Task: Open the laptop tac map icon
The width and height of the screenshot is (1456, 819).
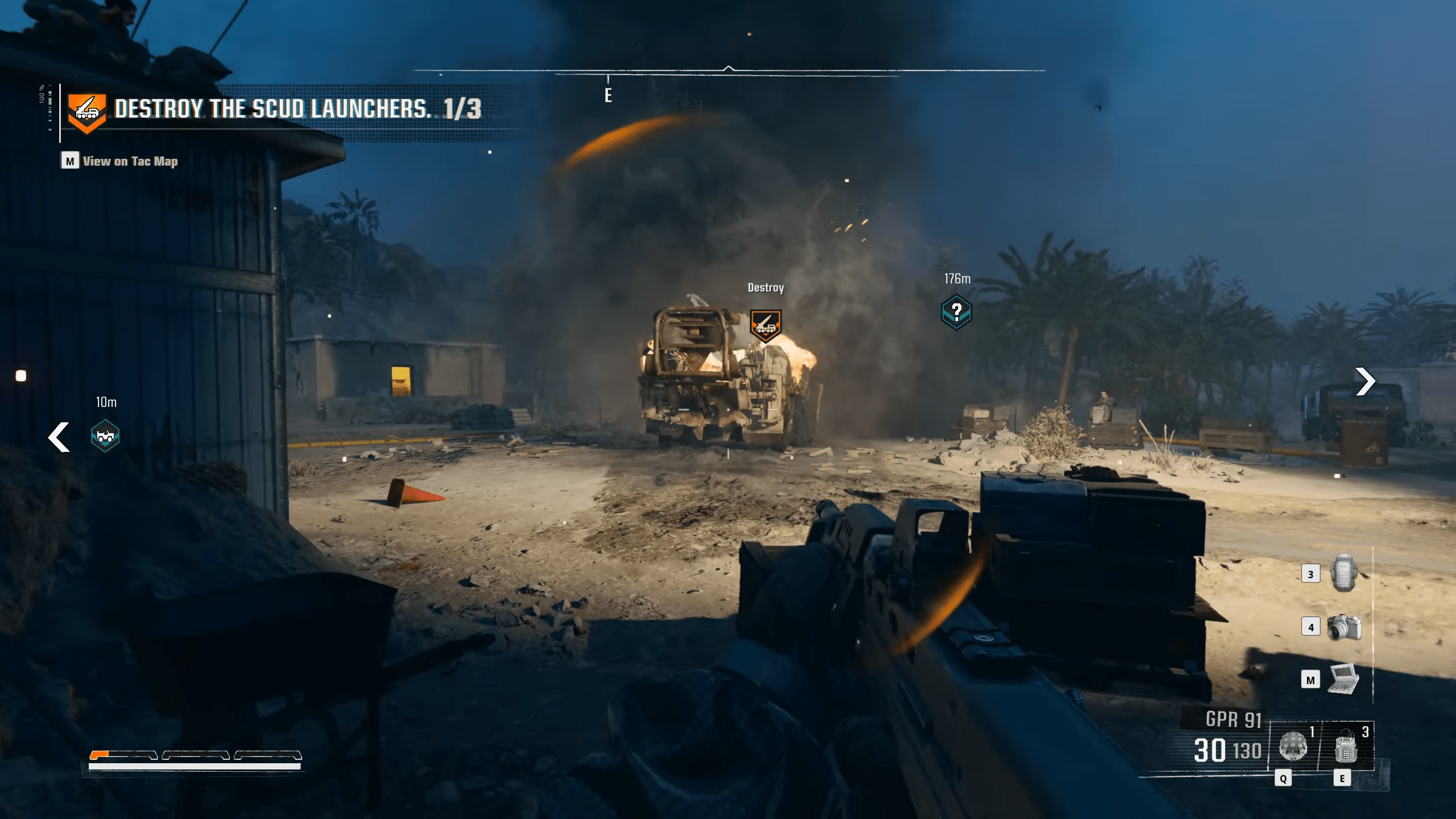Action: pos(1344,679)
